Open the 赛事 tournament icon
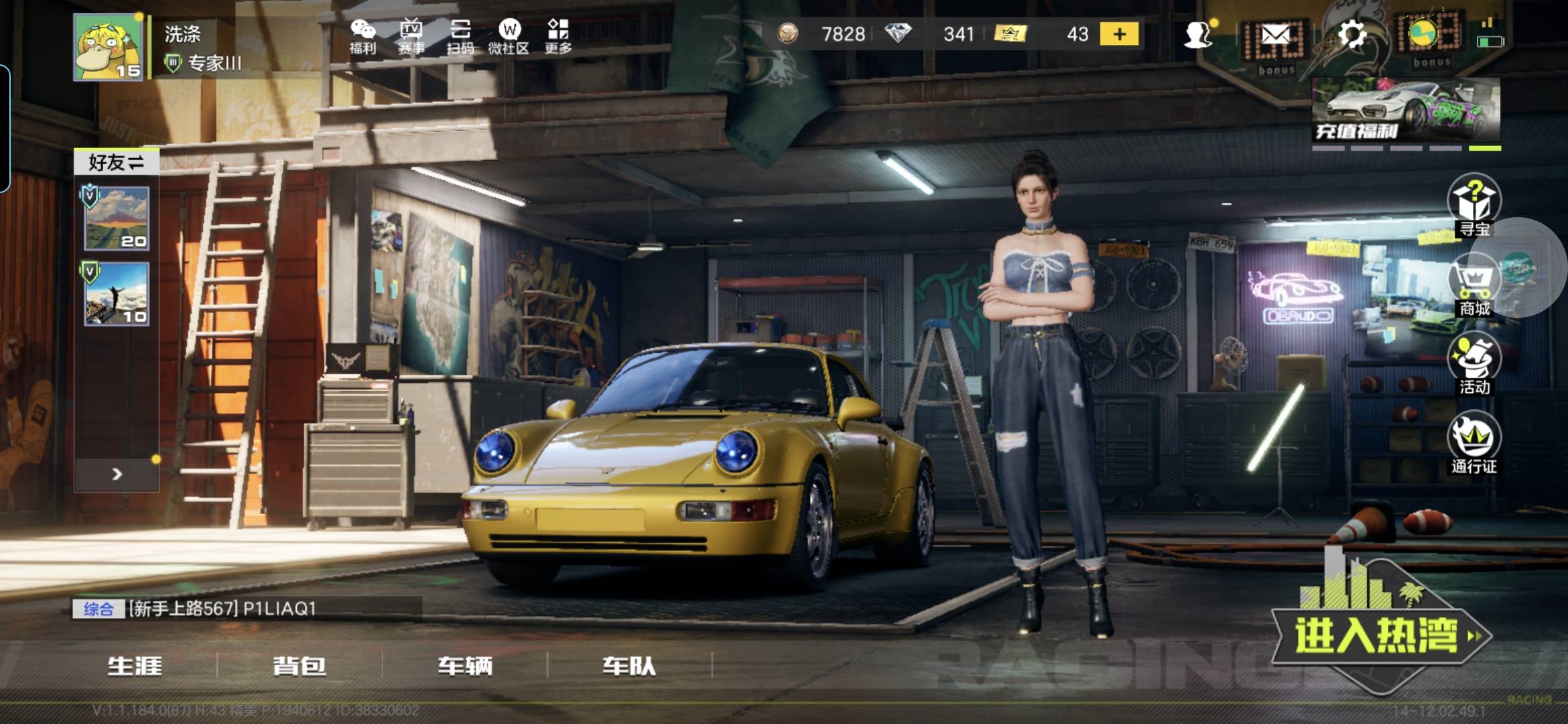 point(411,36)
